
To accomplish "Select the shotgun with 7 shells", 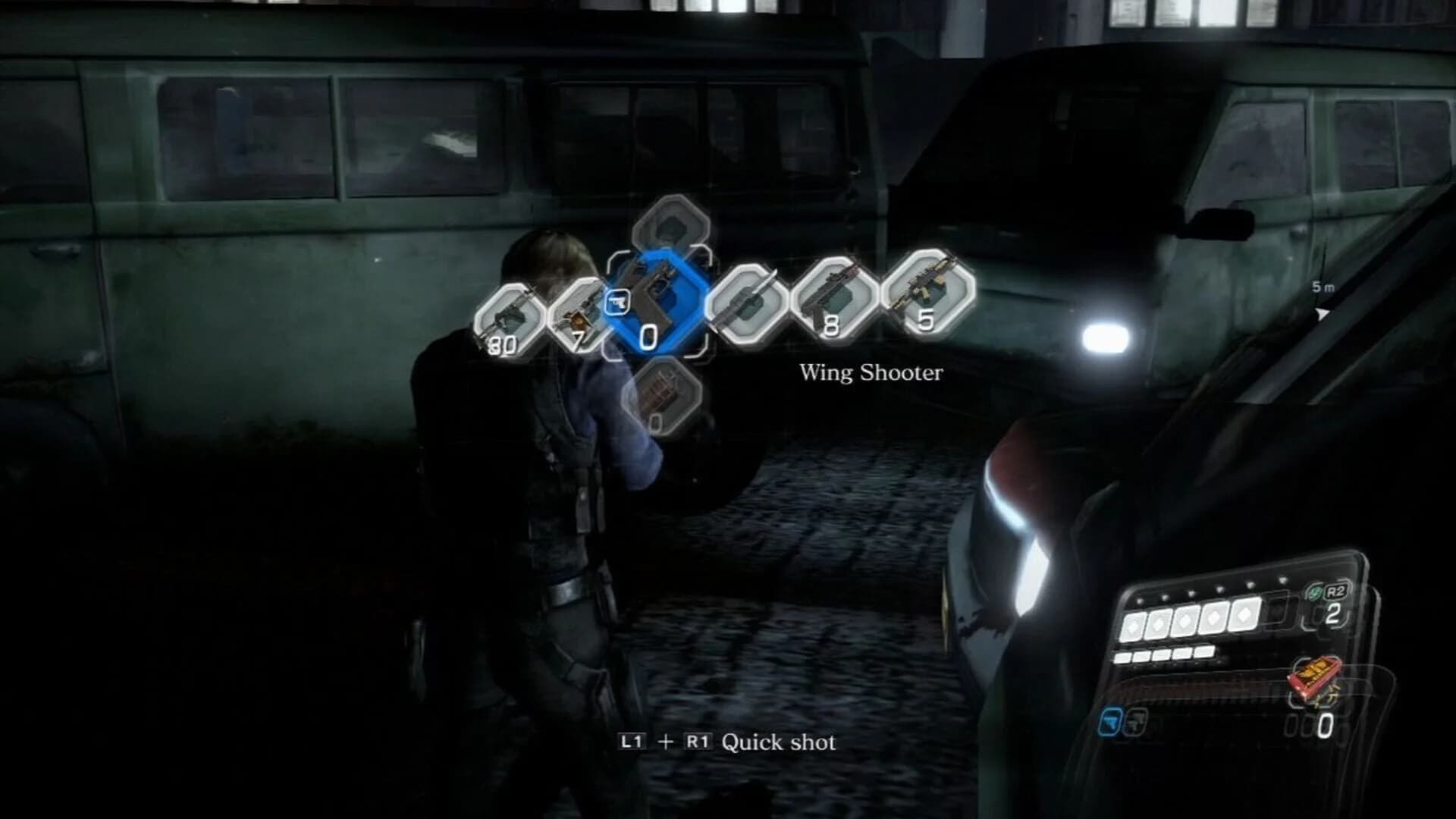I will 582,312.
